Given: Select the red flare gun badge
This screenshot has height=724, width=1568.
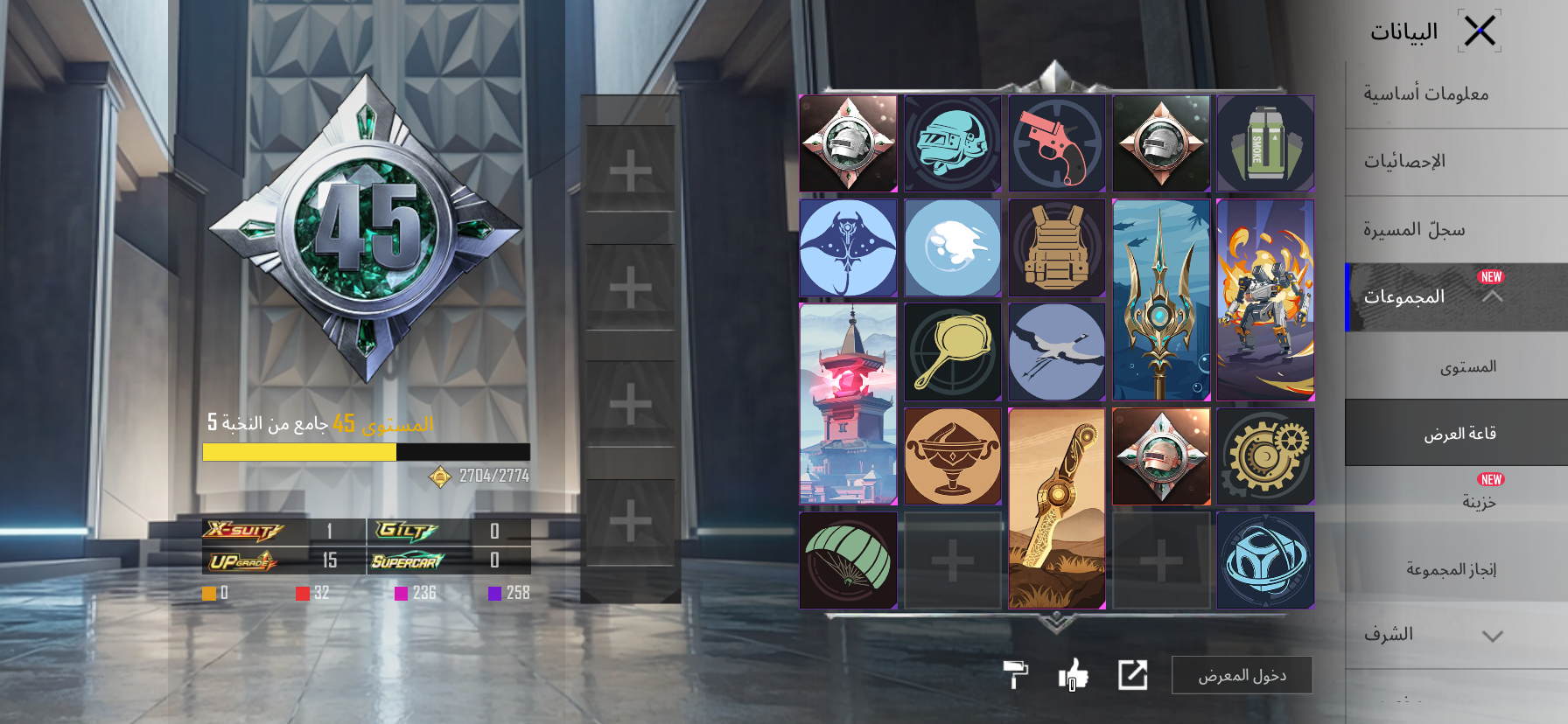Looking at the screenshot, I should (x=1057, y=144).
